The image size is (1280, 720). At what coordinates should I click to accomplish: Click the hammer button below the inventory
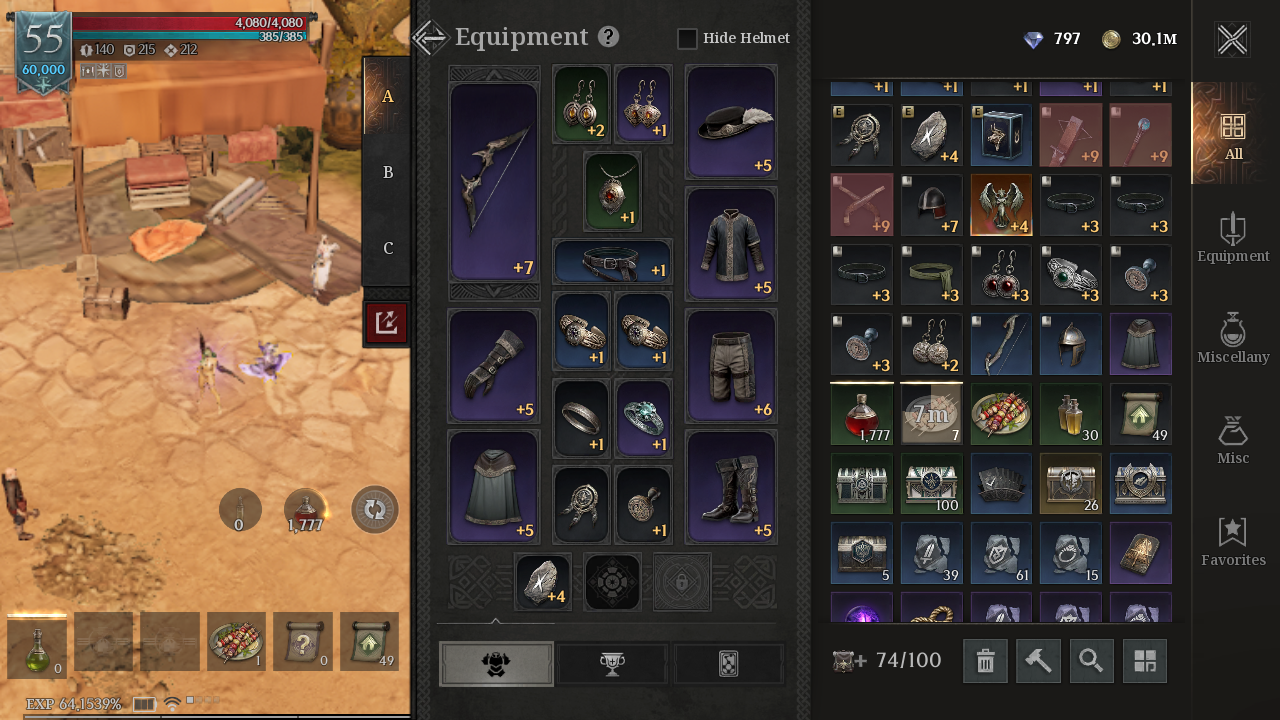pos(1038,661)
